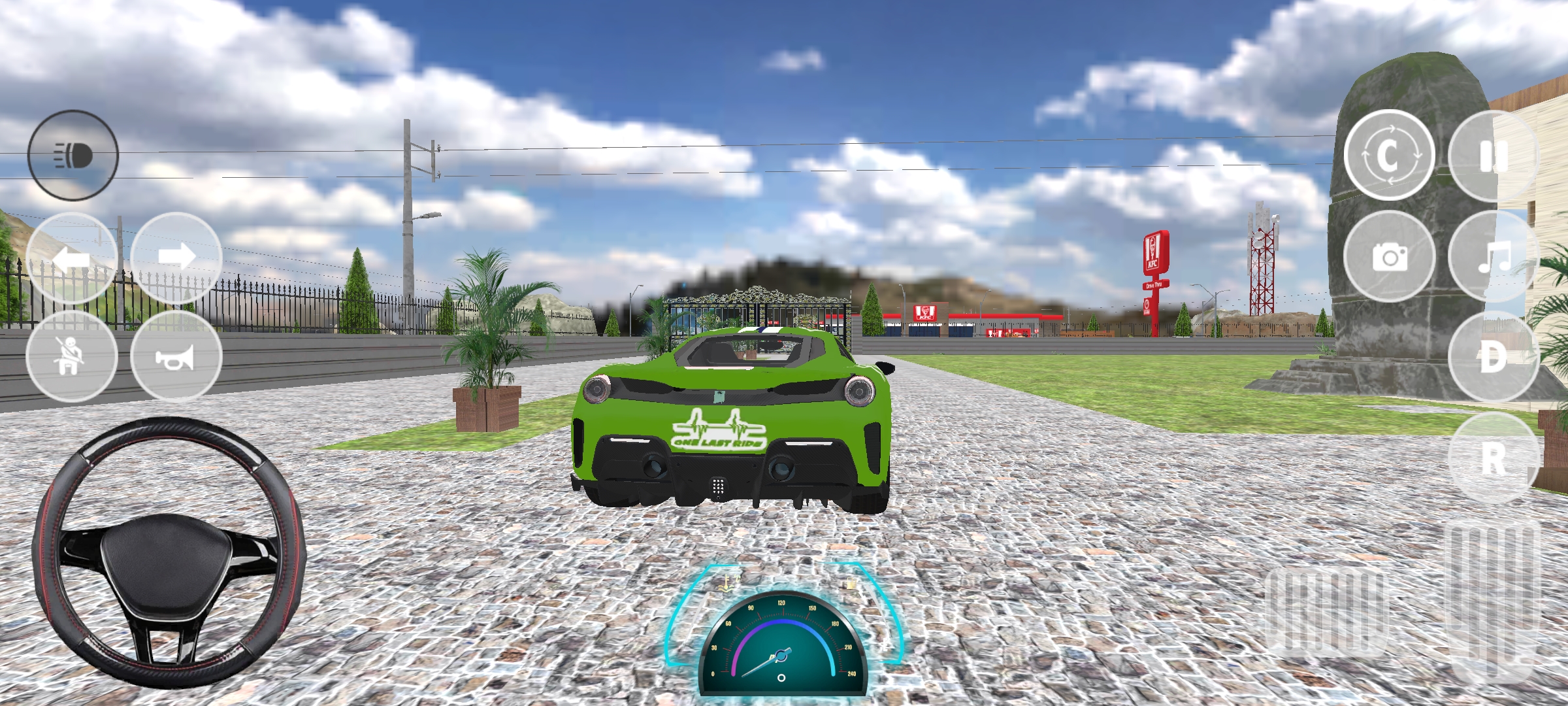Tap the speedometer gauge
The image size is (1568, 706).
tap(783, 654)
